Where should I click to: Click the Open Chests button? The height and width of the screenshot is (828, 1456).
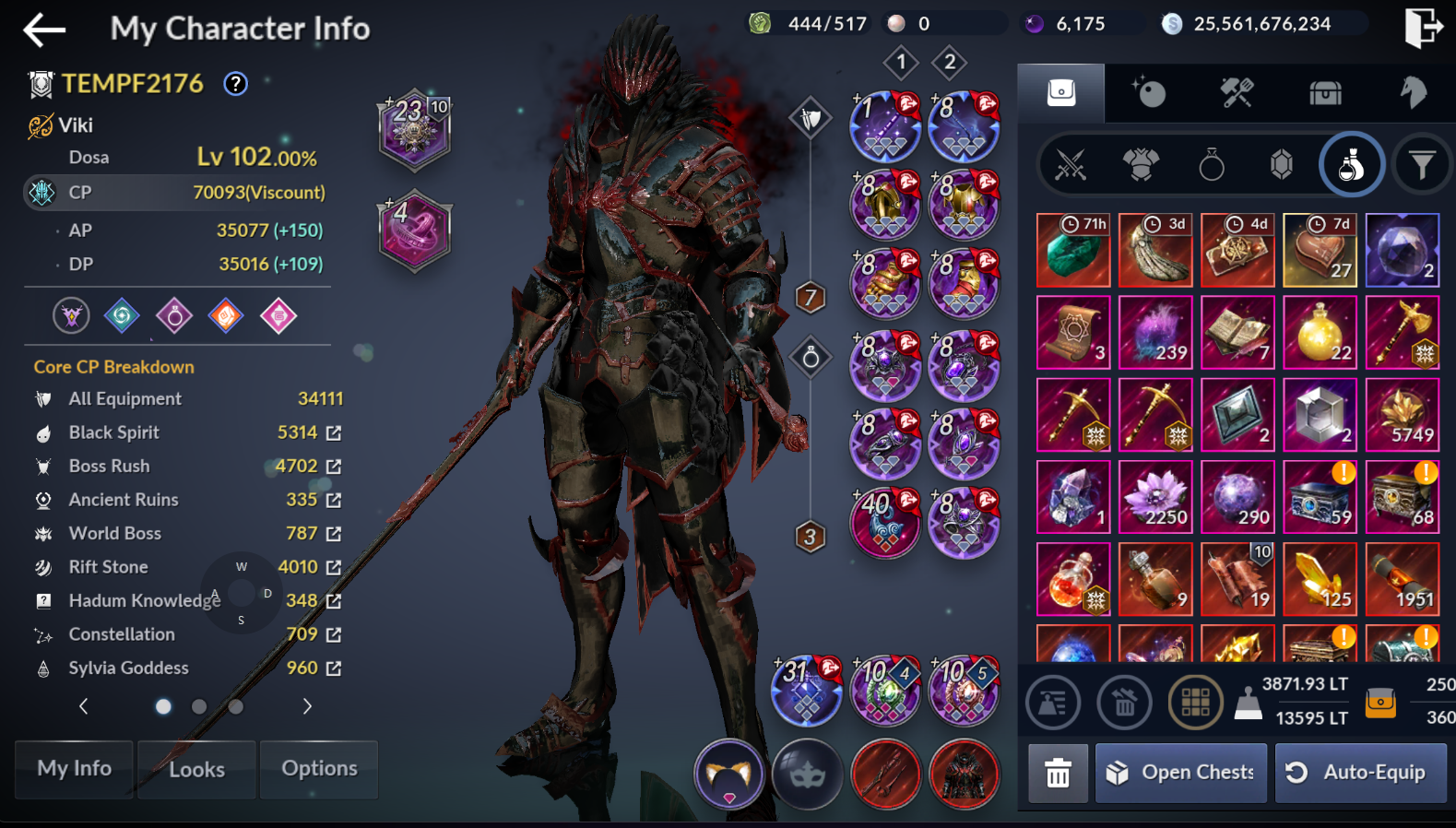click(x=1182, y=773)
